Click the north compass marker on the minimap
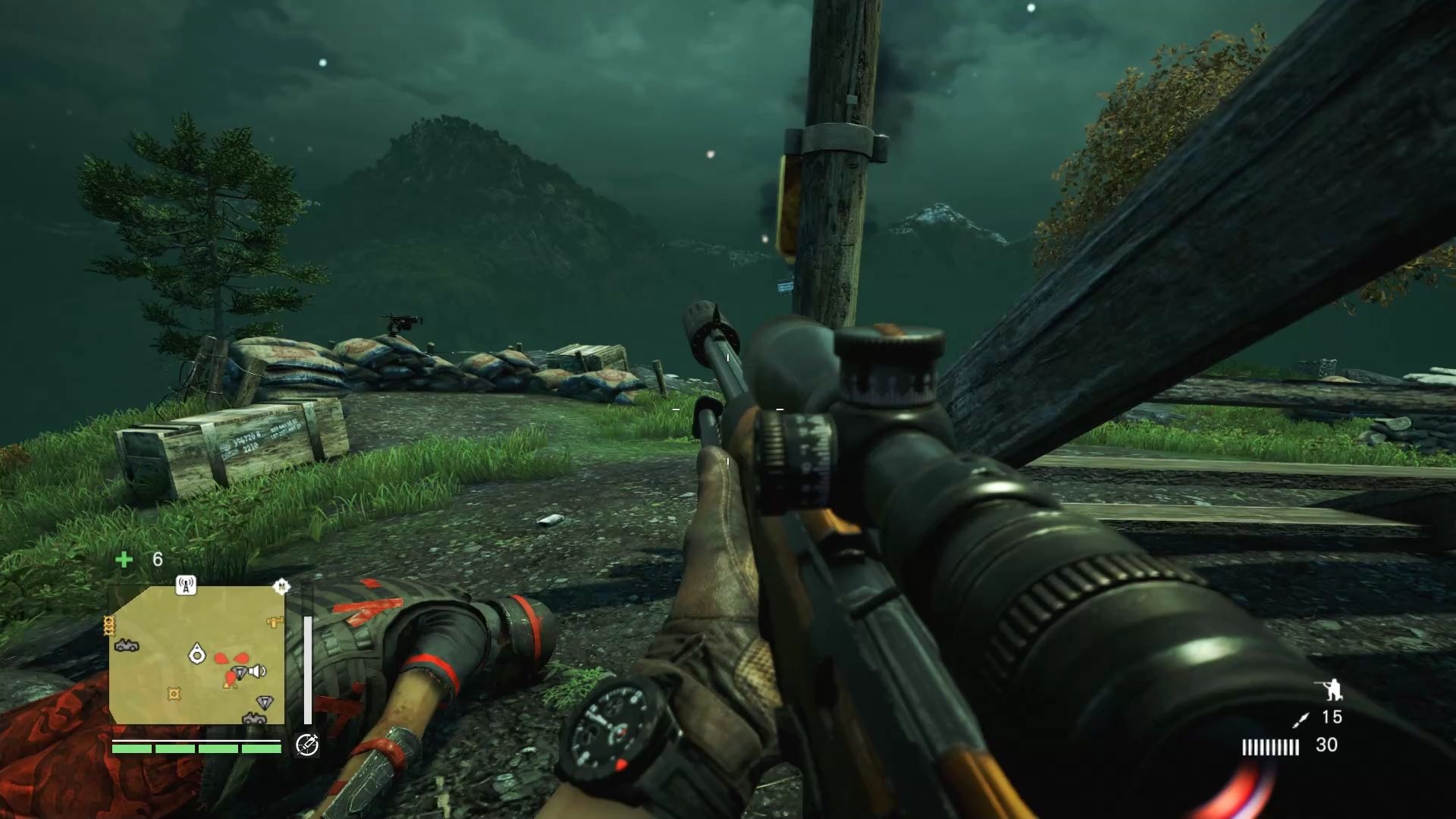Viewport: 1456px width, 819px height. pyautogui.click(x=281, y=586)
